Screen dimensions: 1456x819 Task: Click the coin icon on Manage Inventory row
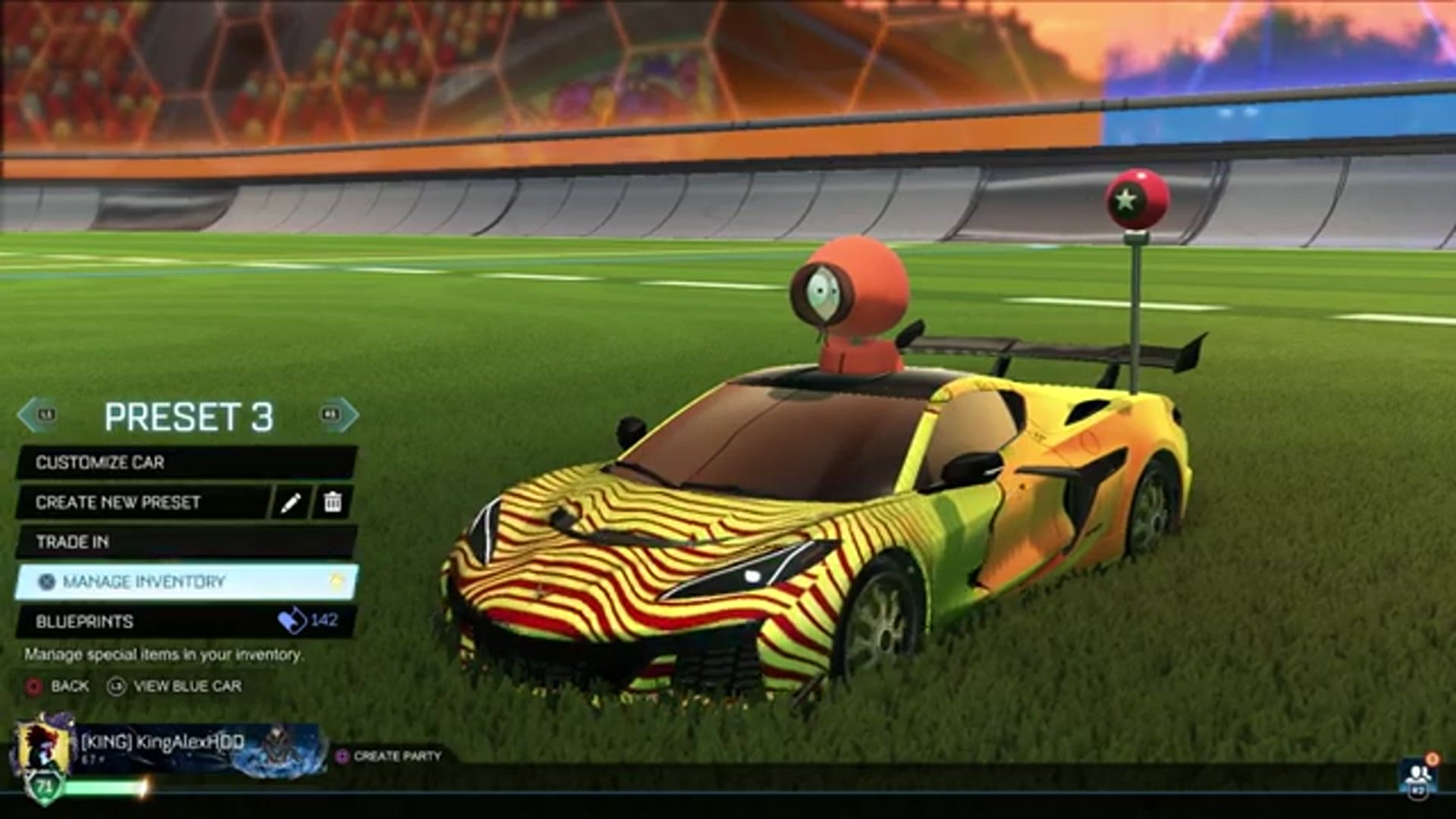[336, 581]
